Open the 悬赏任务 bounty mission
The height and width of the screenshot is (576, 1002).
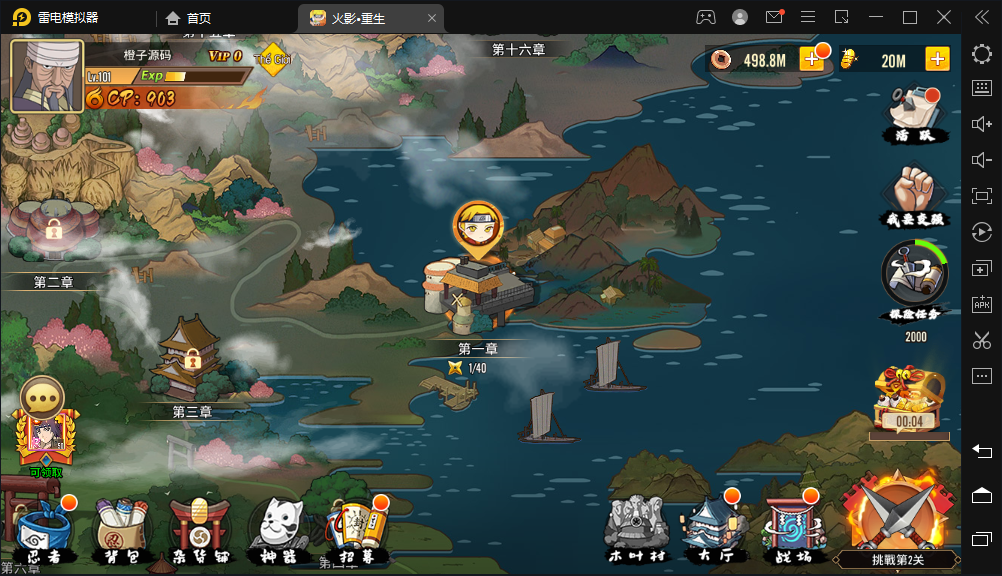click(914, 278)
